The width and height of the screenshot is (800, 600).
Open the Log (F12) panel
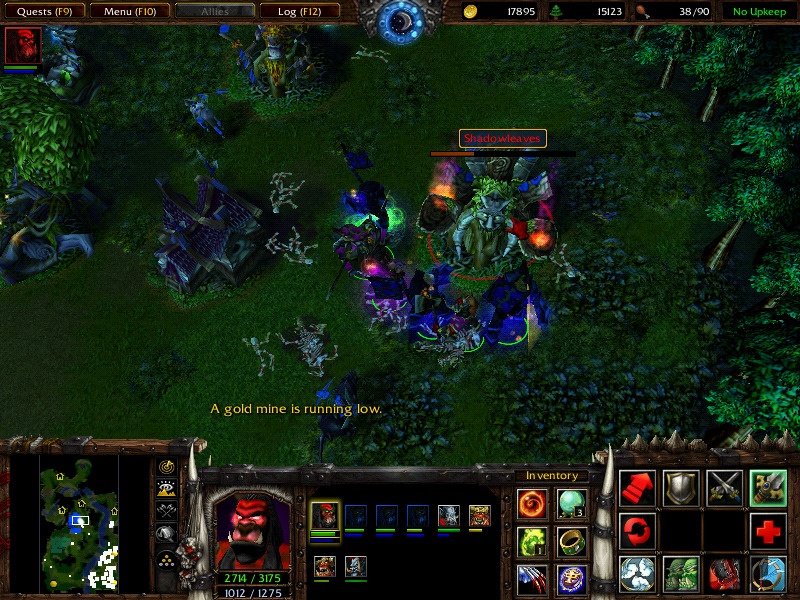(x=299, y=12)
